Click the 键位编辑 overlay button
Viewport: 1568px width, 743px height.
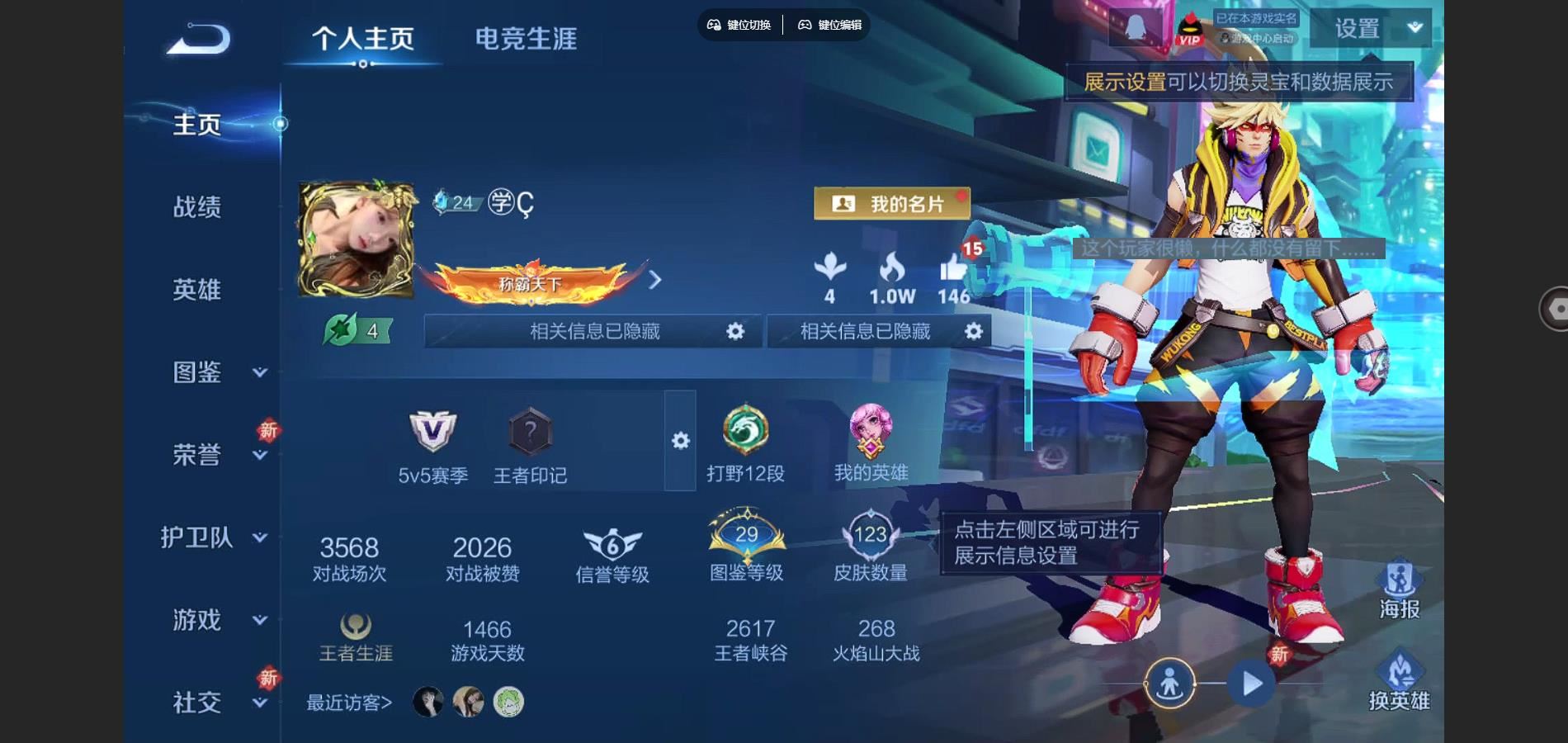pyautogui.click(x=829, y=25)
